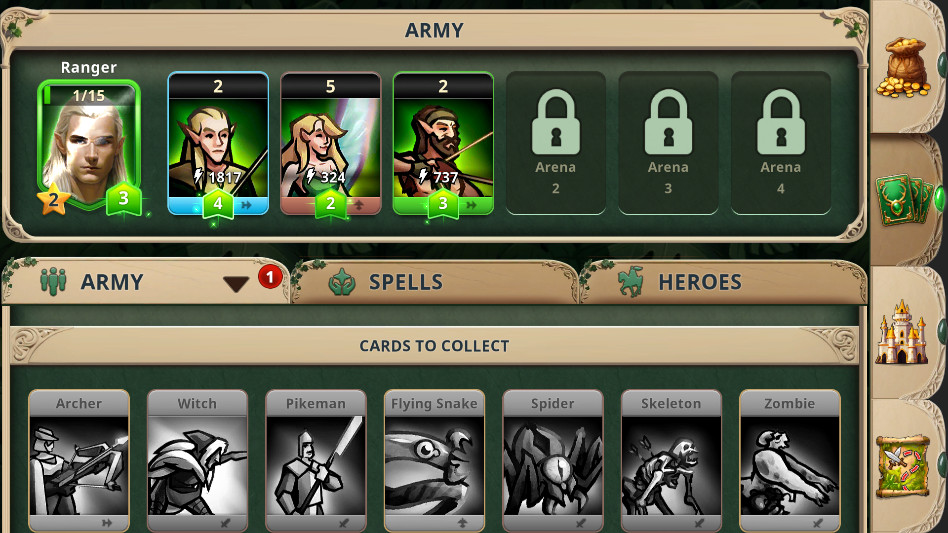Choose the fairy card with 324 power
Viewport: 948px width, 533px height.
tap(331, 145)
